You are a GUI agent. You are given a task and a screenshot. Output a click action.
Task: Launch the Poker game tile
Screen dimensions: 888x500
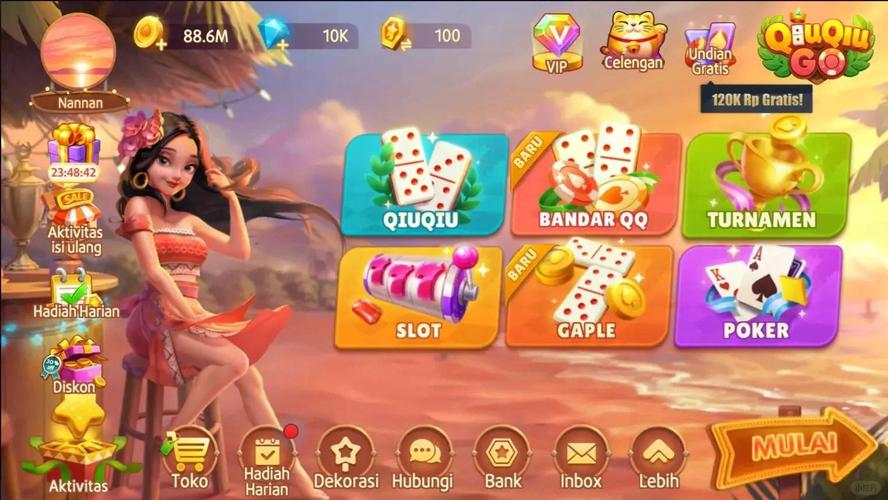tap(757, 296)
